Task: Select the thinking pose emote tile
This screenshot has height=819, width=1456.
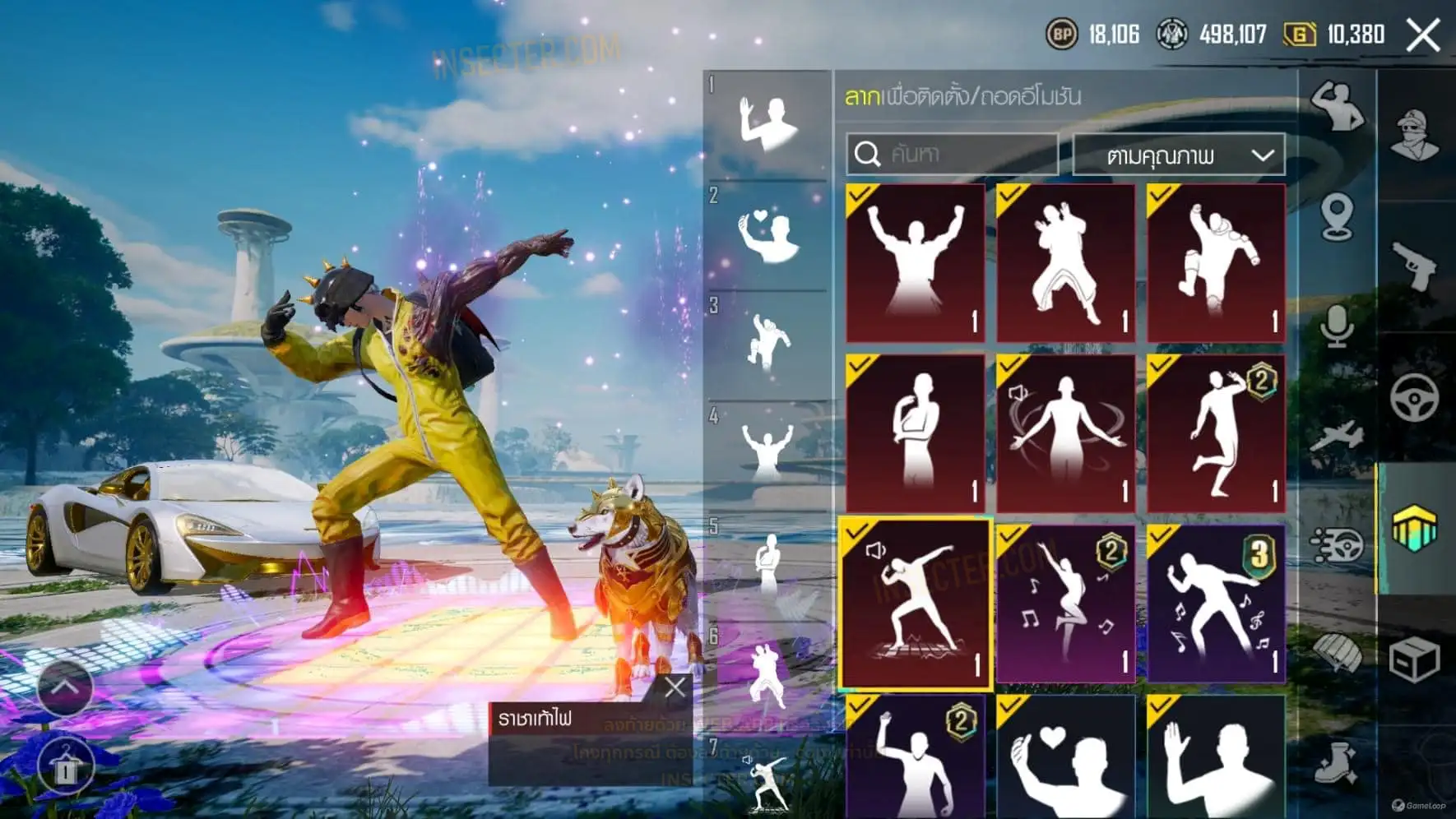Action: [915, 433]
